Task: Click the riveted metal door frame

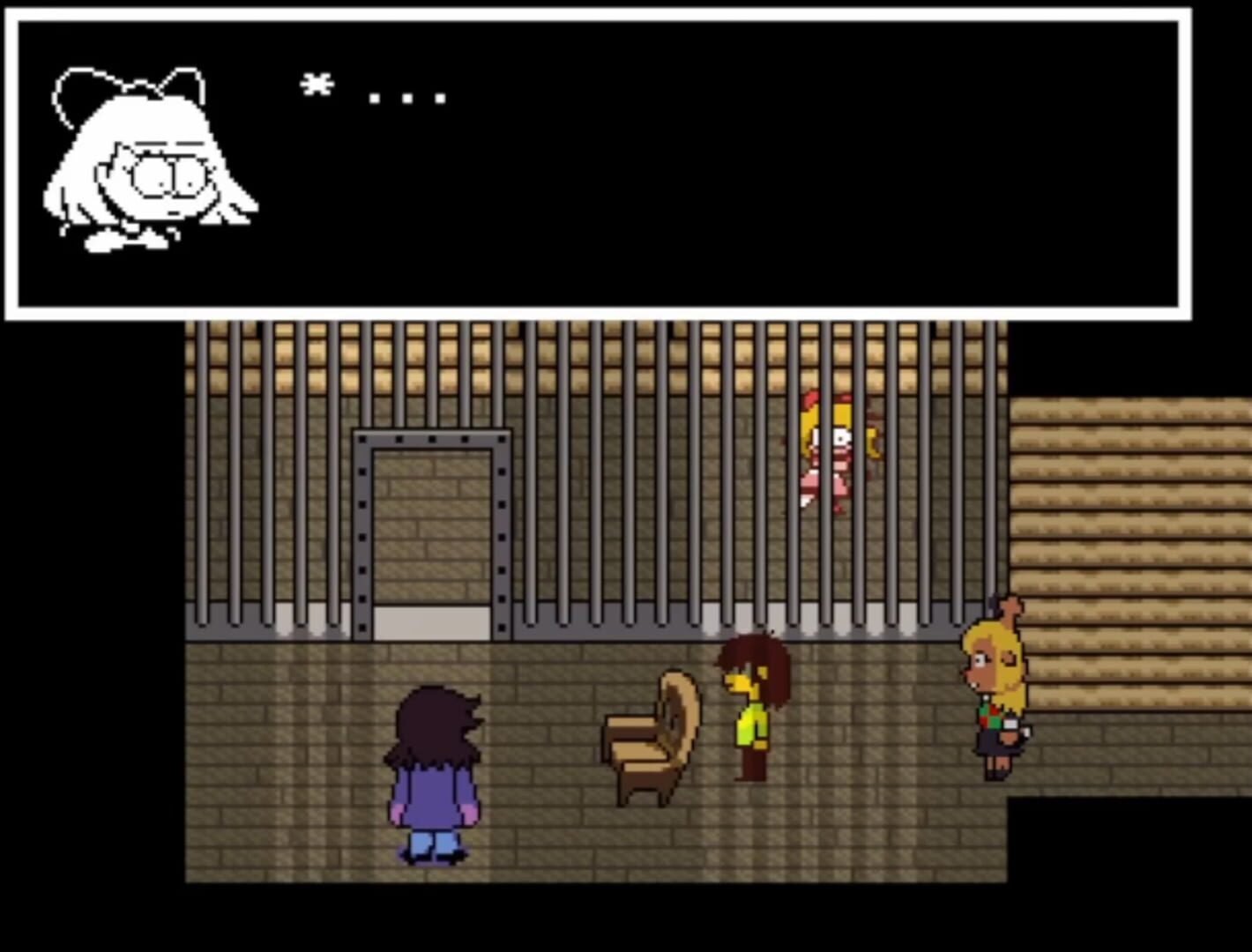Action: tap(364, 529)
